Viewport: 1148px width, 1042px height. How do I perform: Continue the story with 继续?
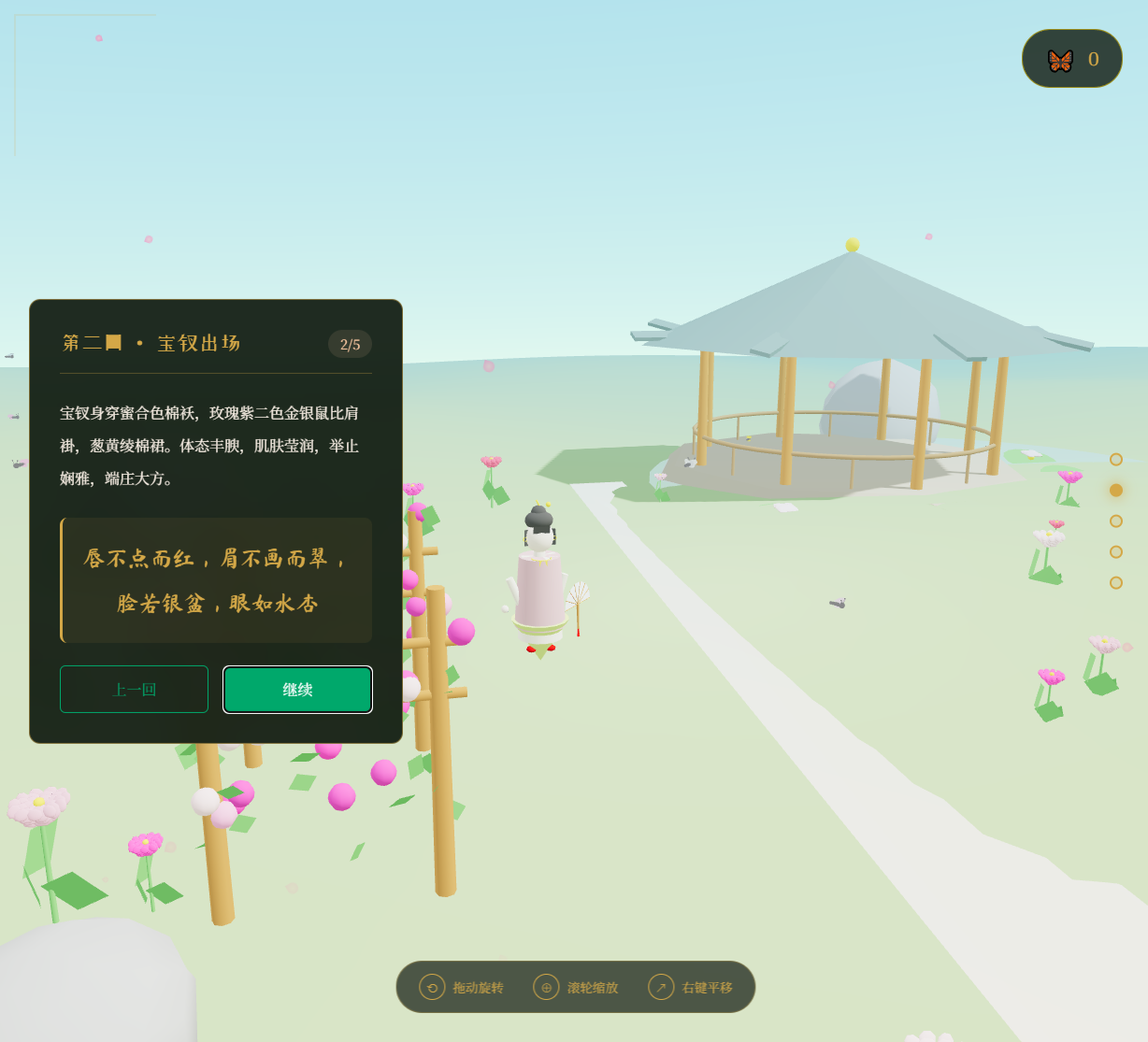(x=297, y=690)
